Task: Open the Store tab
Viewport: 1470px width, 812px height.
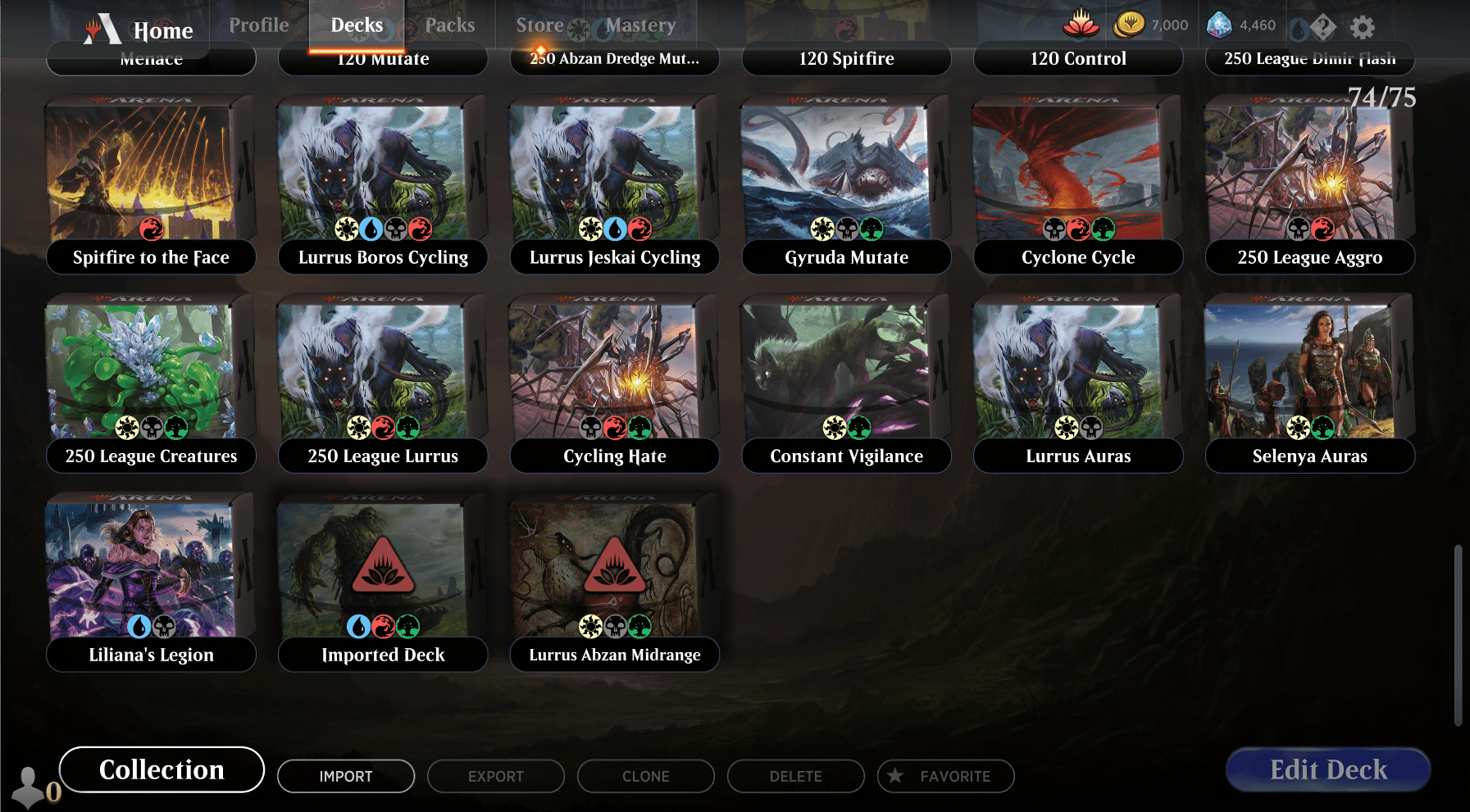Action: (x=539, y=25)
